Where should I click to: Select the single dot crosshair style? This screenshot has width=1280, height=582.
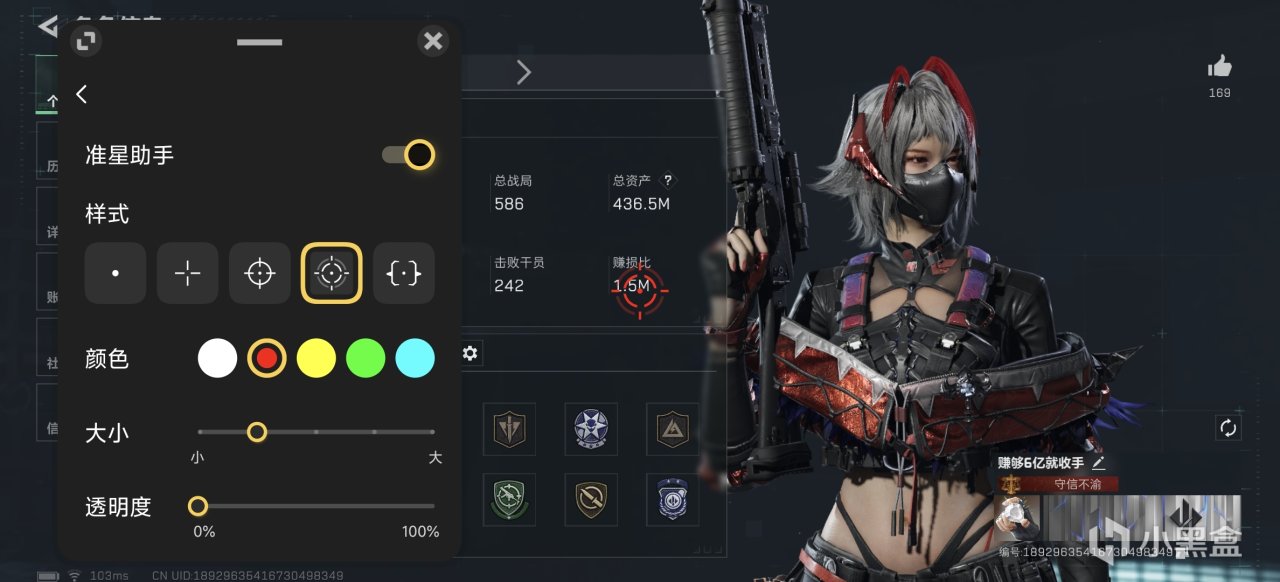click(x=115, y=273)
